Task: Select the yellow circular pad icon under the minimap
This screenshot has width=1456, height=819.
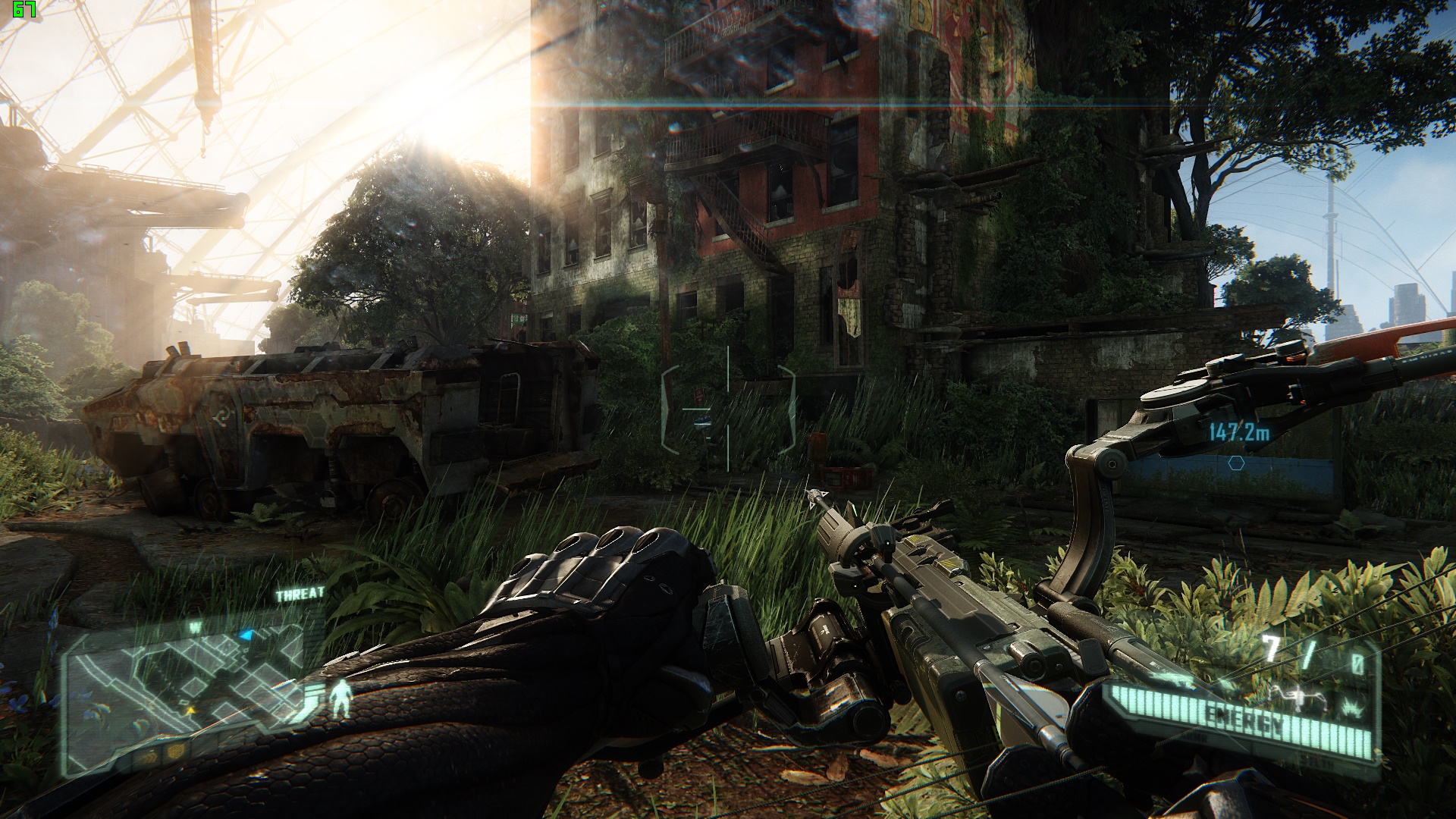Action: pos(176,753)
